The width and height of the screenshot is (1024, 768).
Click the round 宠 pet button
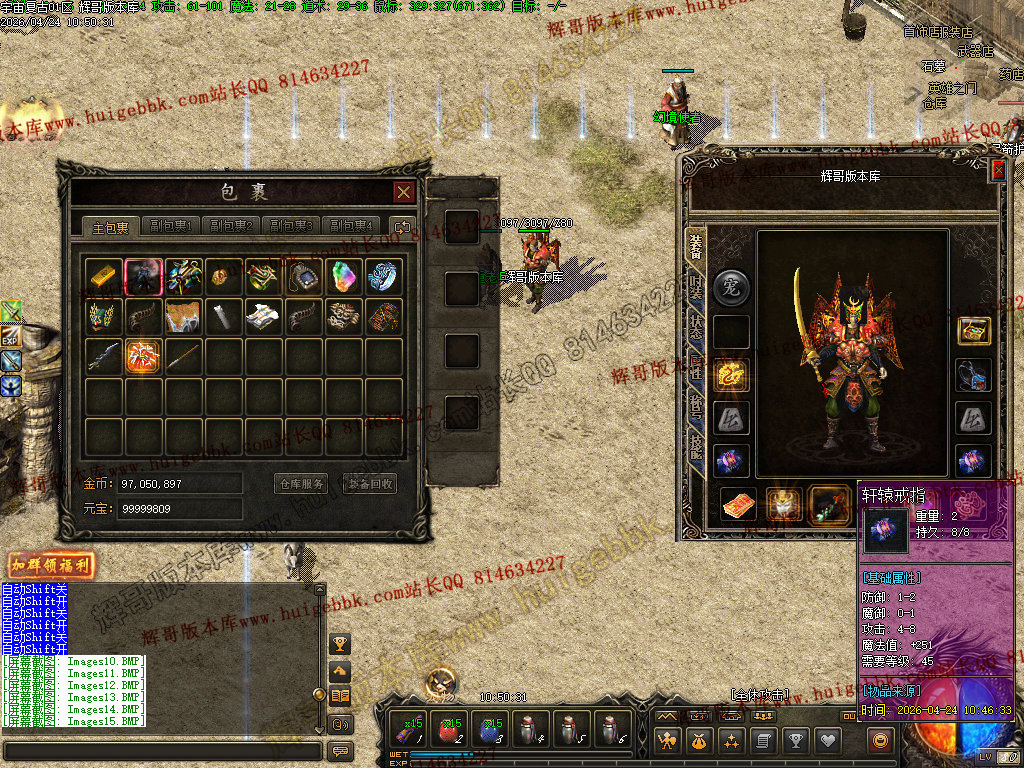pos(731,288)
